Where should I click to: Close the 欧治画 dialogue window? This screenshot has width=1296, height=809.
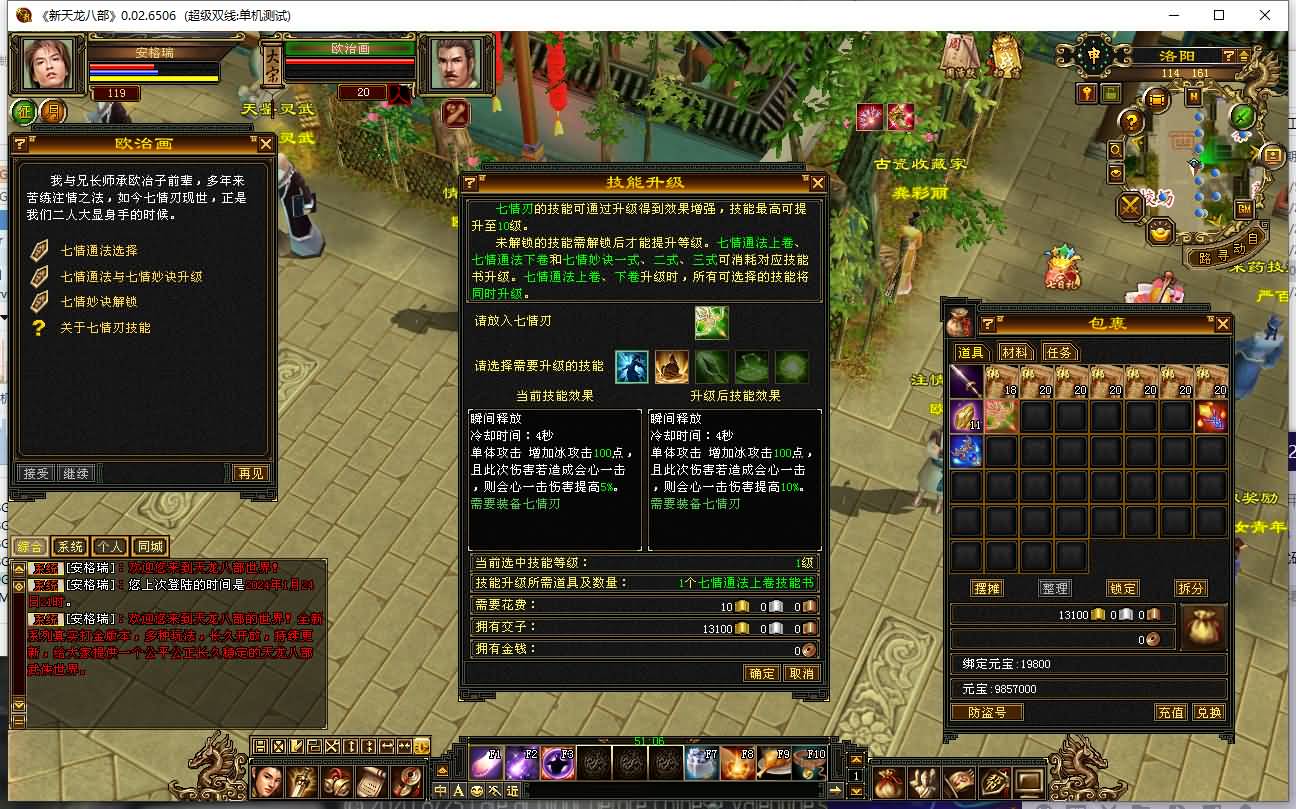[x=265, y=144]
